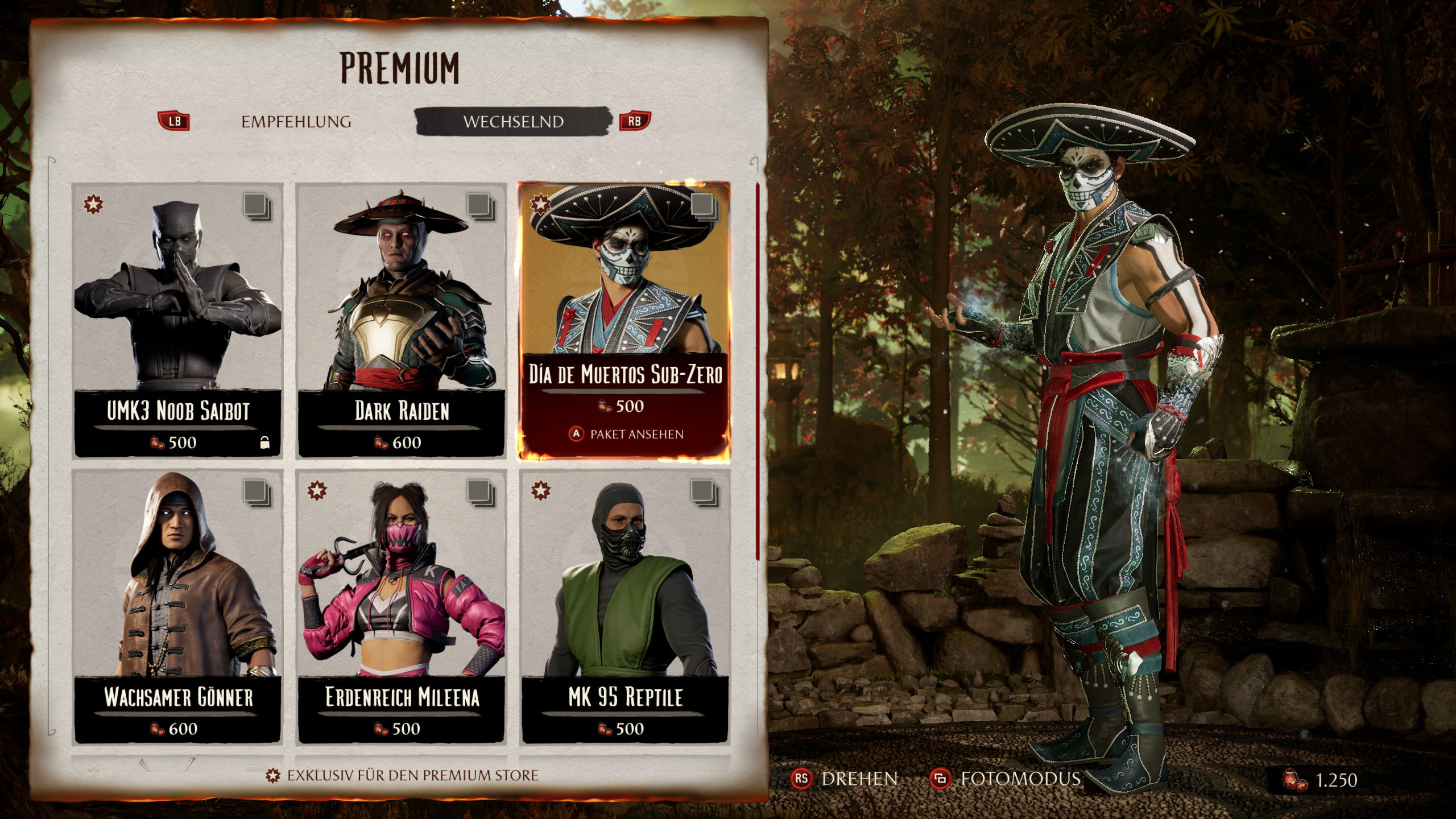Select the Wechselnd tab
1456x819 pixels.
[x=513, y=122]
